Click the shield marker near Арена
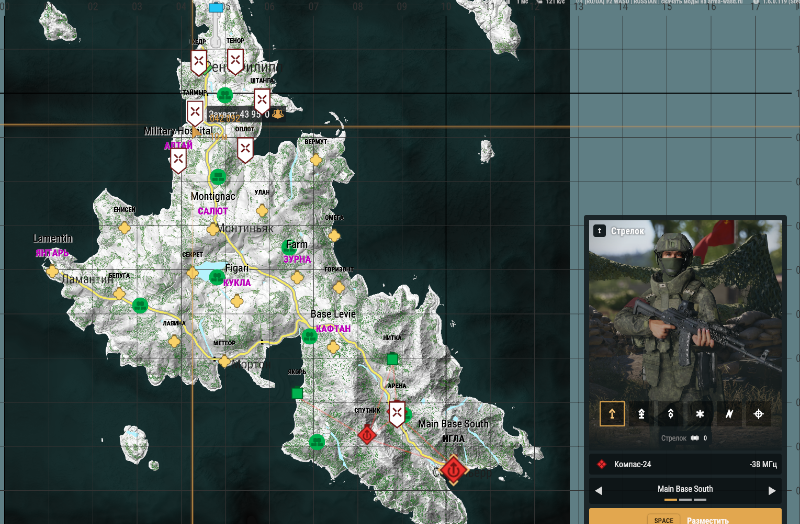The image size is (800, 524). coord(397,413)
